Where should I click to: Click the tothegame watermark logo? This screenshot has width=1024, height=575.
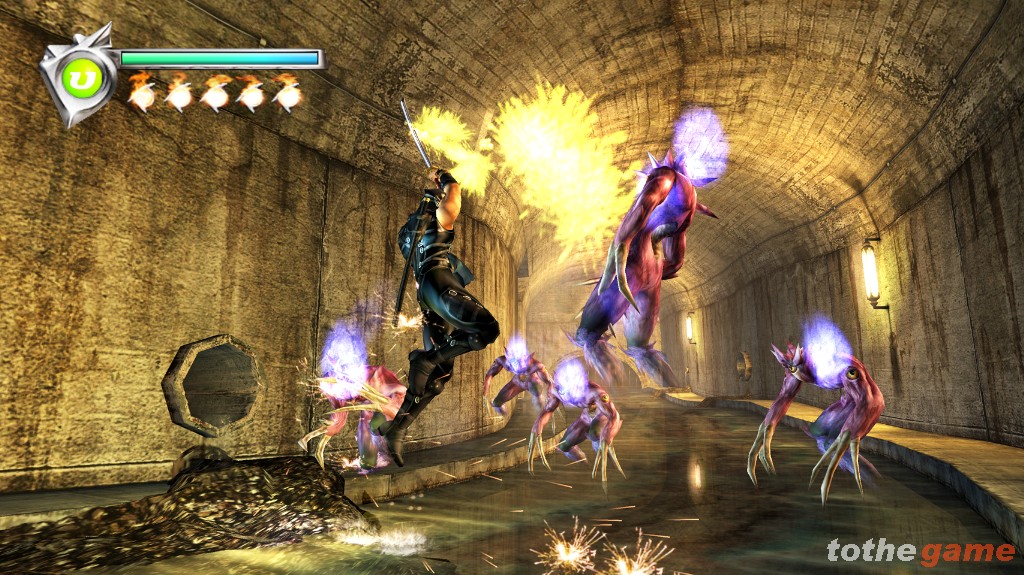(920, 551)
